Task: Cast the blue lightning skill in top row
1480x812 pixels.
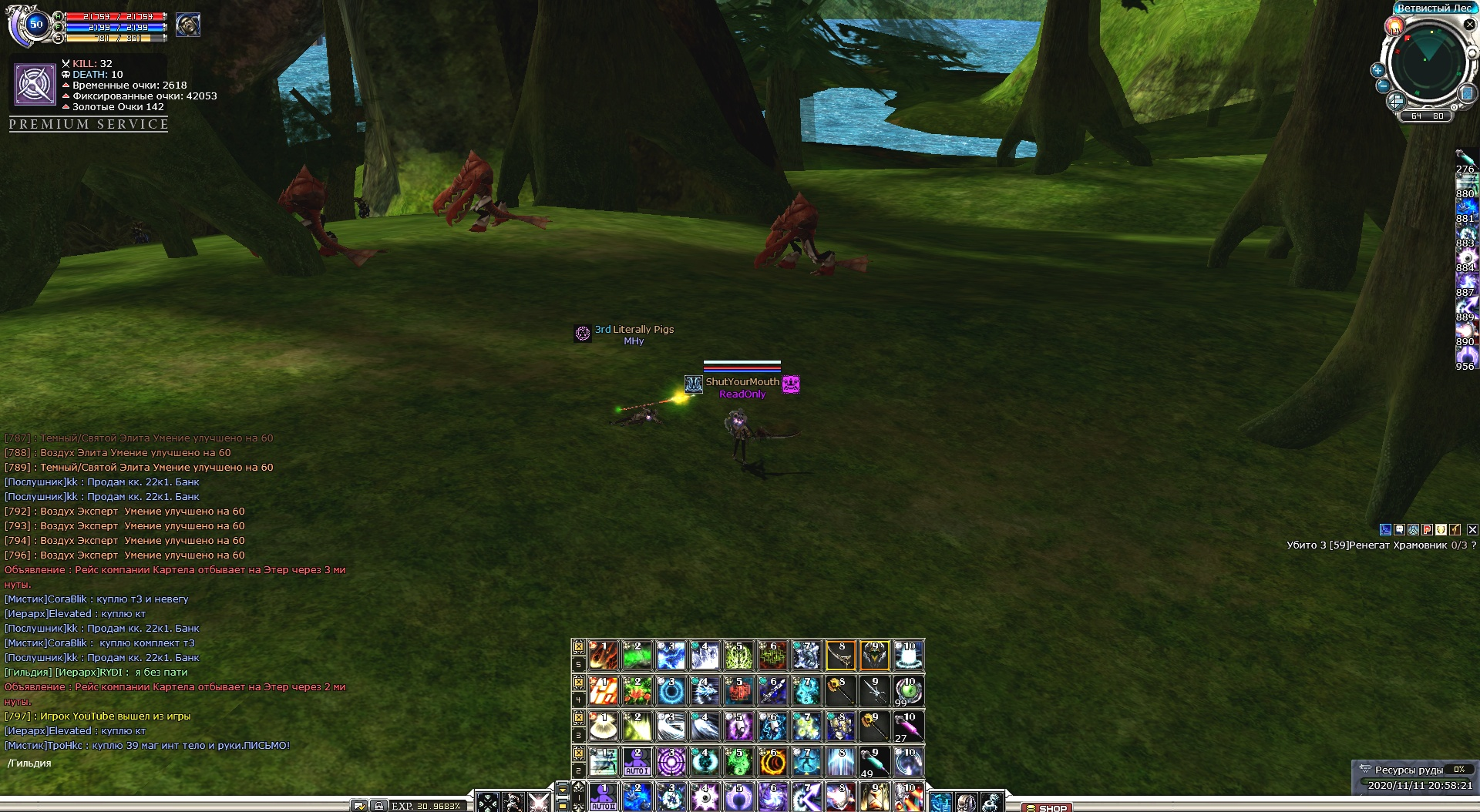Action: click(671, 656)
